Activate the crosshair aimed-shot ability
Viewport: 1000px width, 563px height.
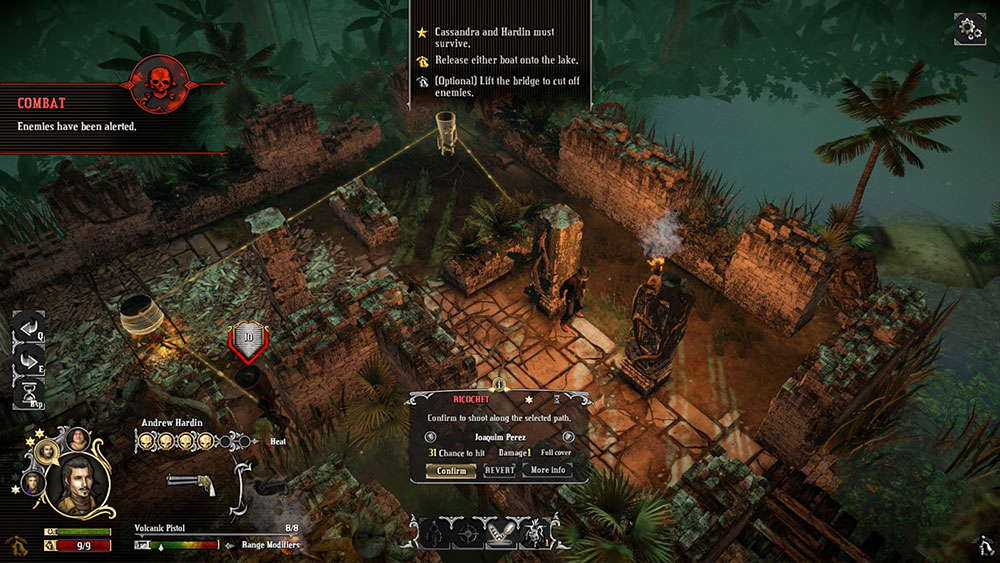(x=467, y=533)
